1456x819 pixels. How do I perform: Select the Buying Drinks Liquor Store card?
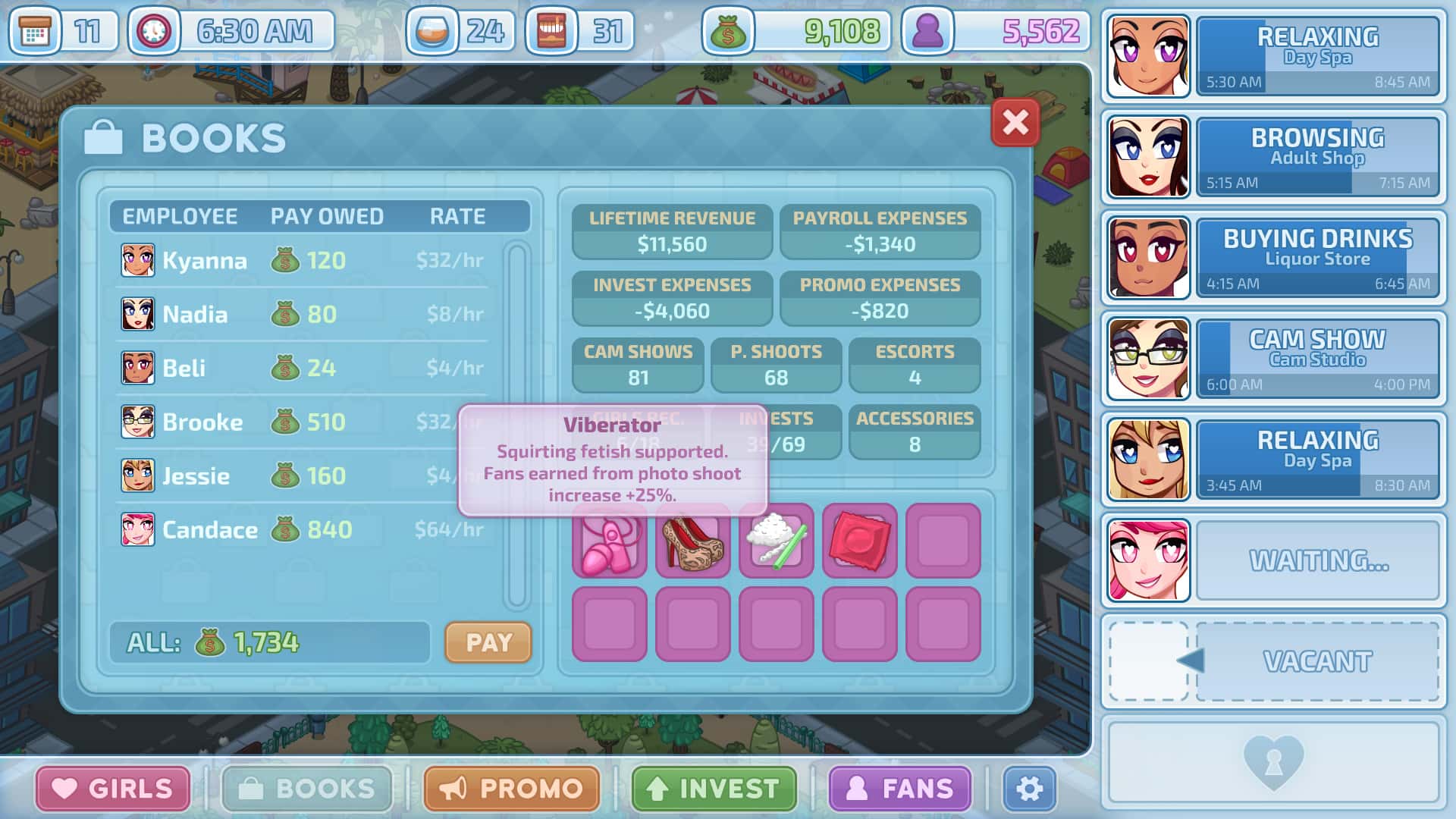click(1317, 258)
